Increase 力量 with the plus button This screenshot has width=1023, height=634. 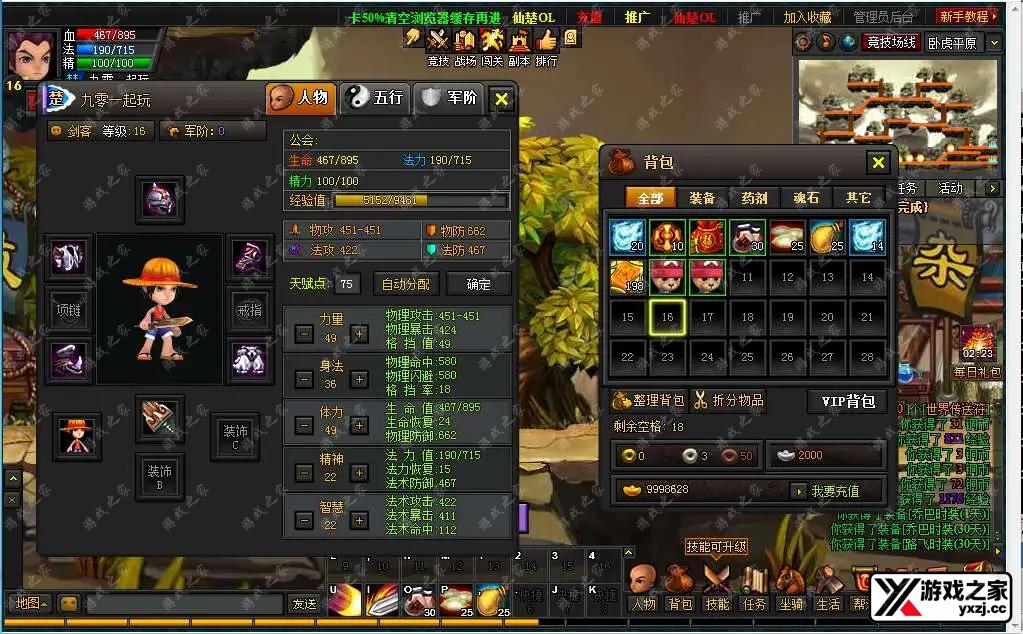tap(359, 334)
